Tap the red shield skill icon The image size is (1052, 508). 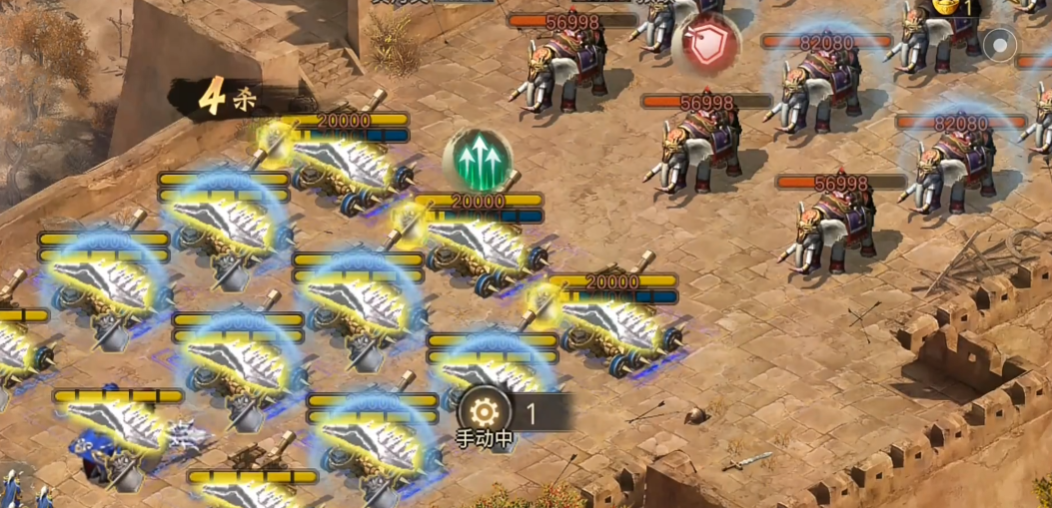pyautogui.click(x=707, y=45)
